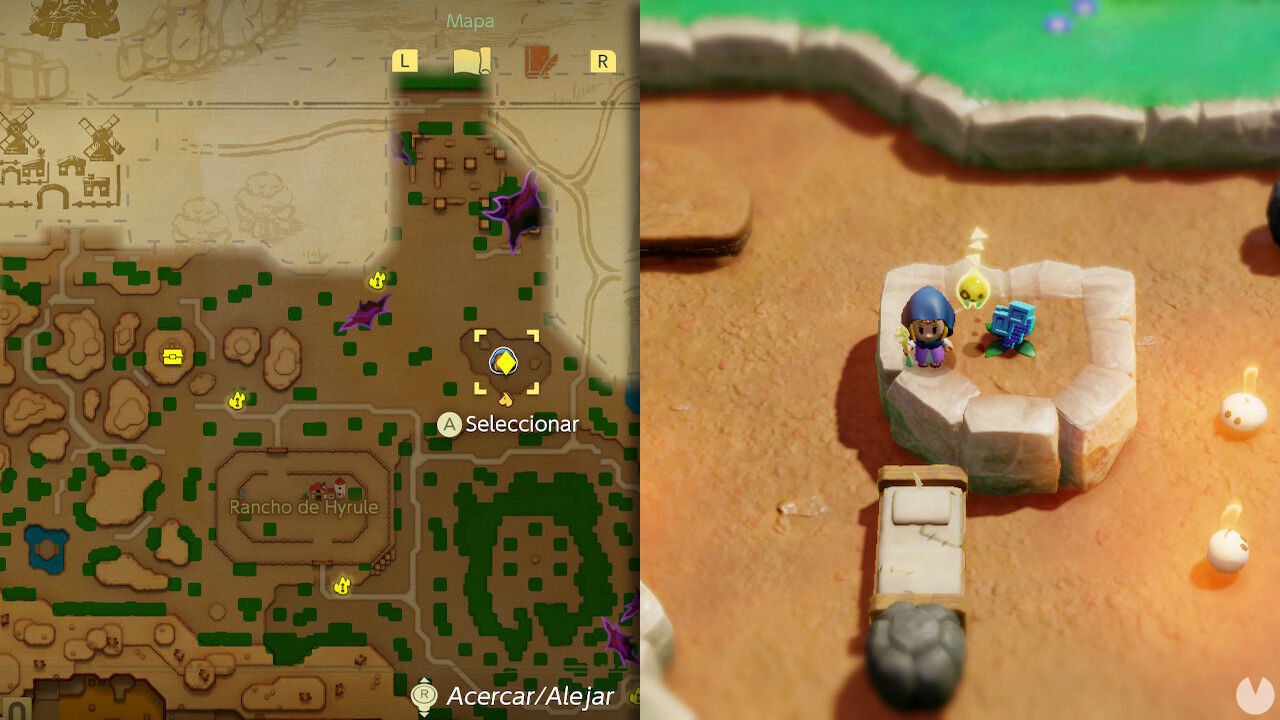Image resolution: width=1280 pixels, height=720 pixels.
Task: Toggle map view with the L shoulder button
Action: tap(405, 60)
